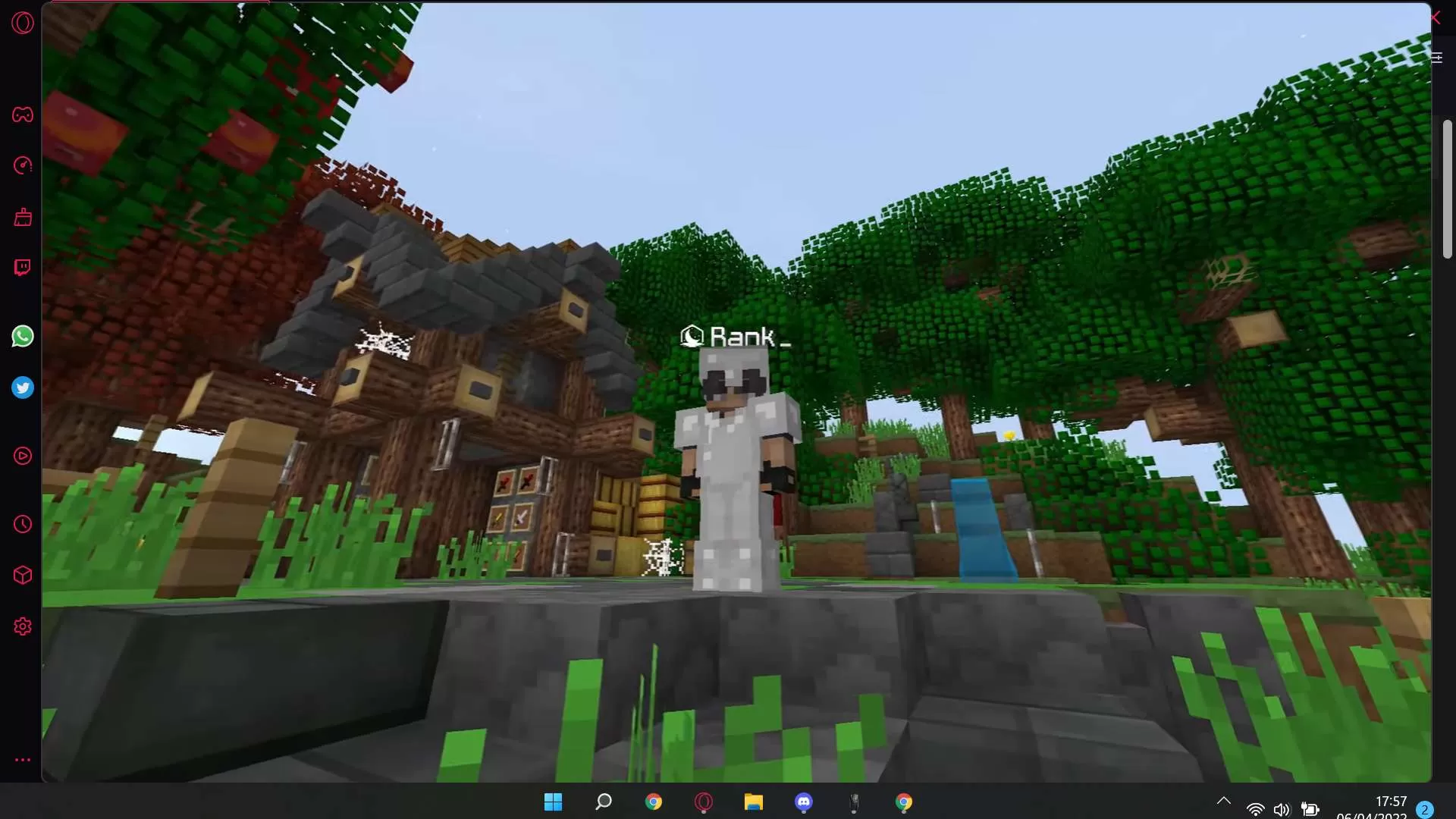Open Google Chrome from the taskbar
This screenshot has height=819, width=1456.
pyautogui.click(x=654, y=802)
